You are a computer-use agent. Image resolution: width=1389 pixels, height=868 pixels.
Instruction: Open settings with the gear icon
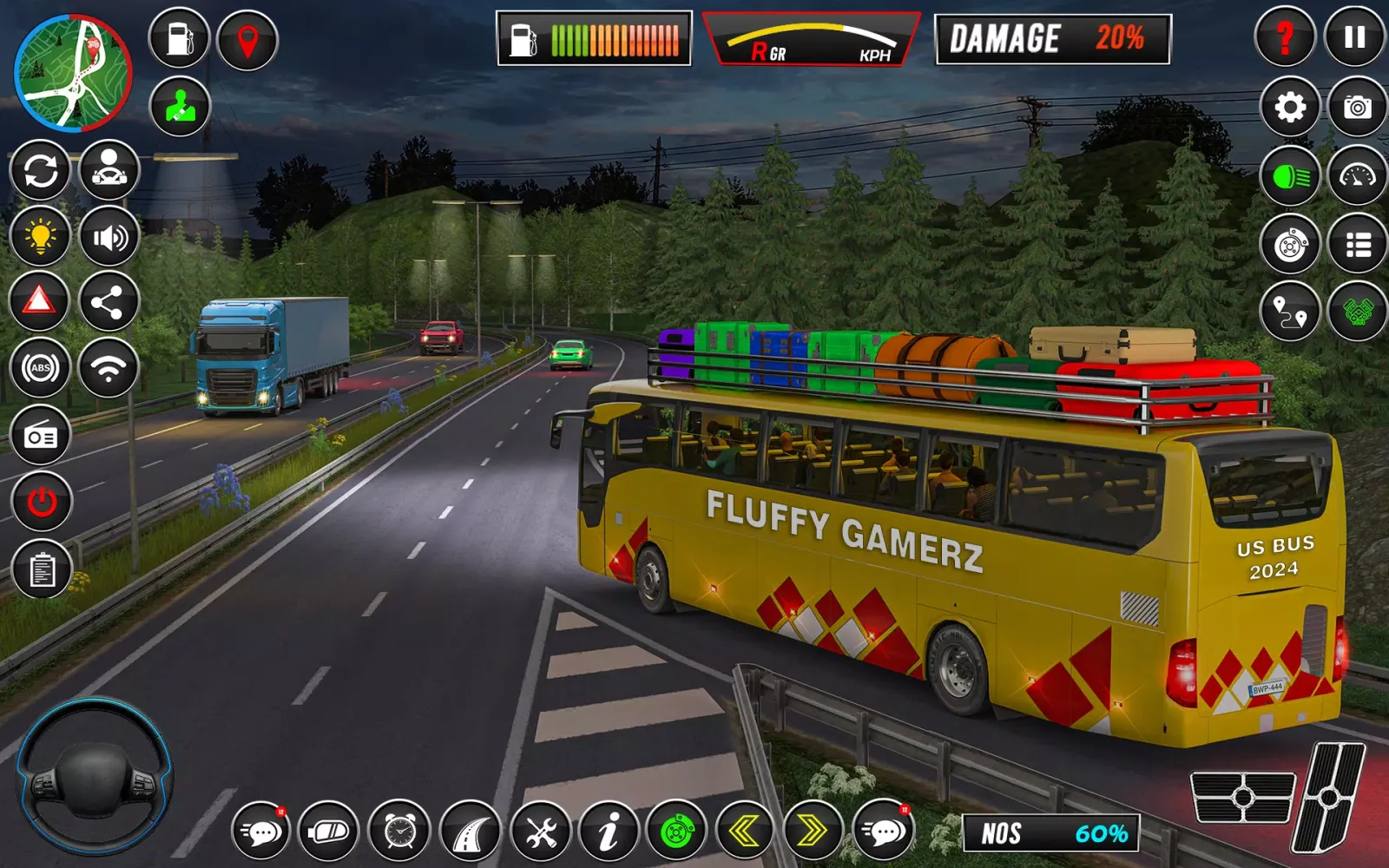click(1290, 107)
